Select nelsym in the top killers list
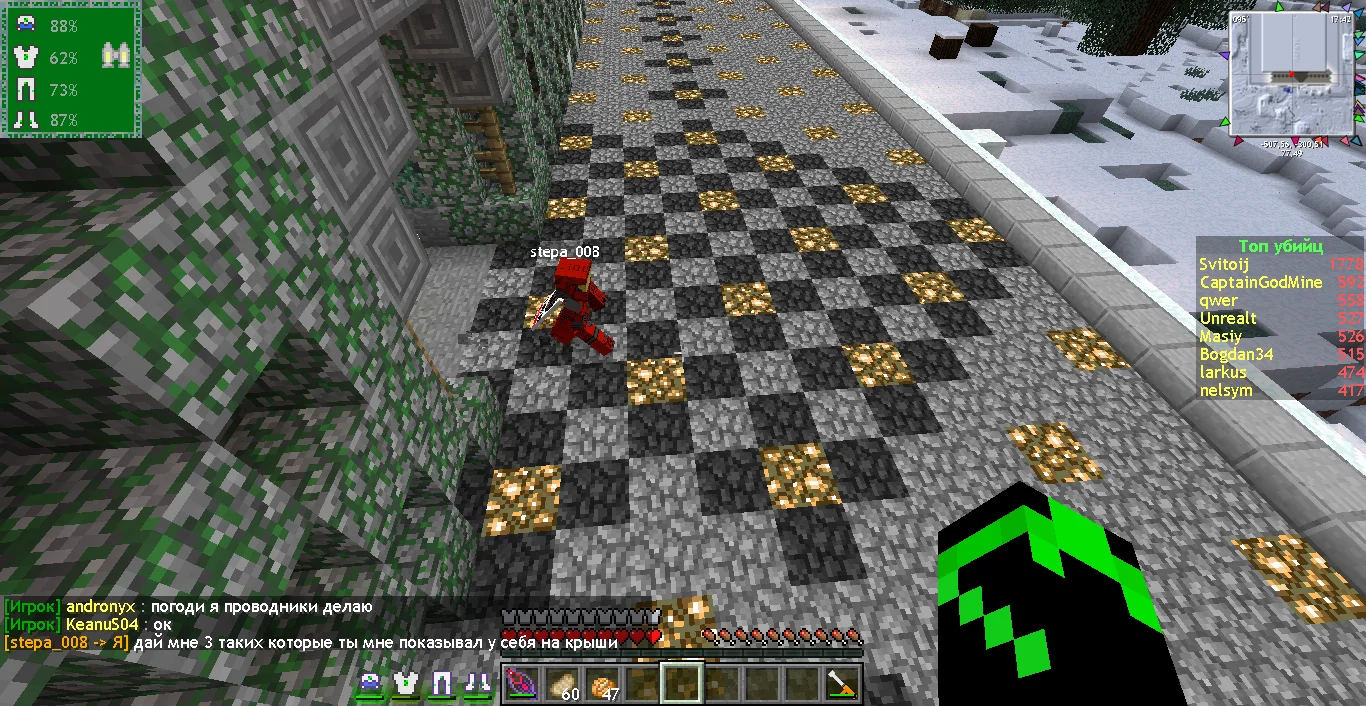The width and height of the screenshot is (1366, 706). pos(1226,390)
